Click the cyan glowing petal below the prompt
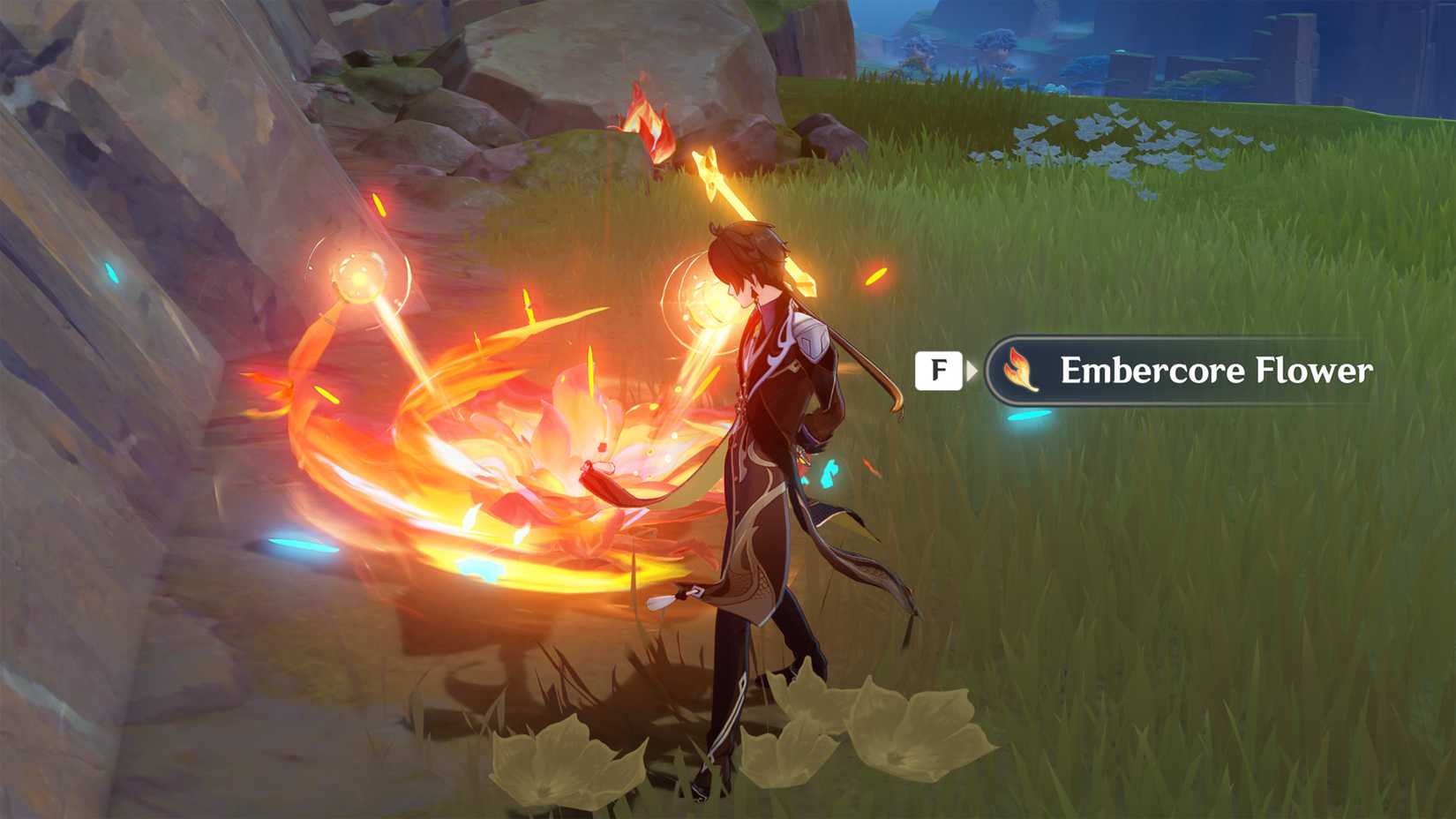The width and height of the screenshot is (1456, 819). (x=1028, y=415)
